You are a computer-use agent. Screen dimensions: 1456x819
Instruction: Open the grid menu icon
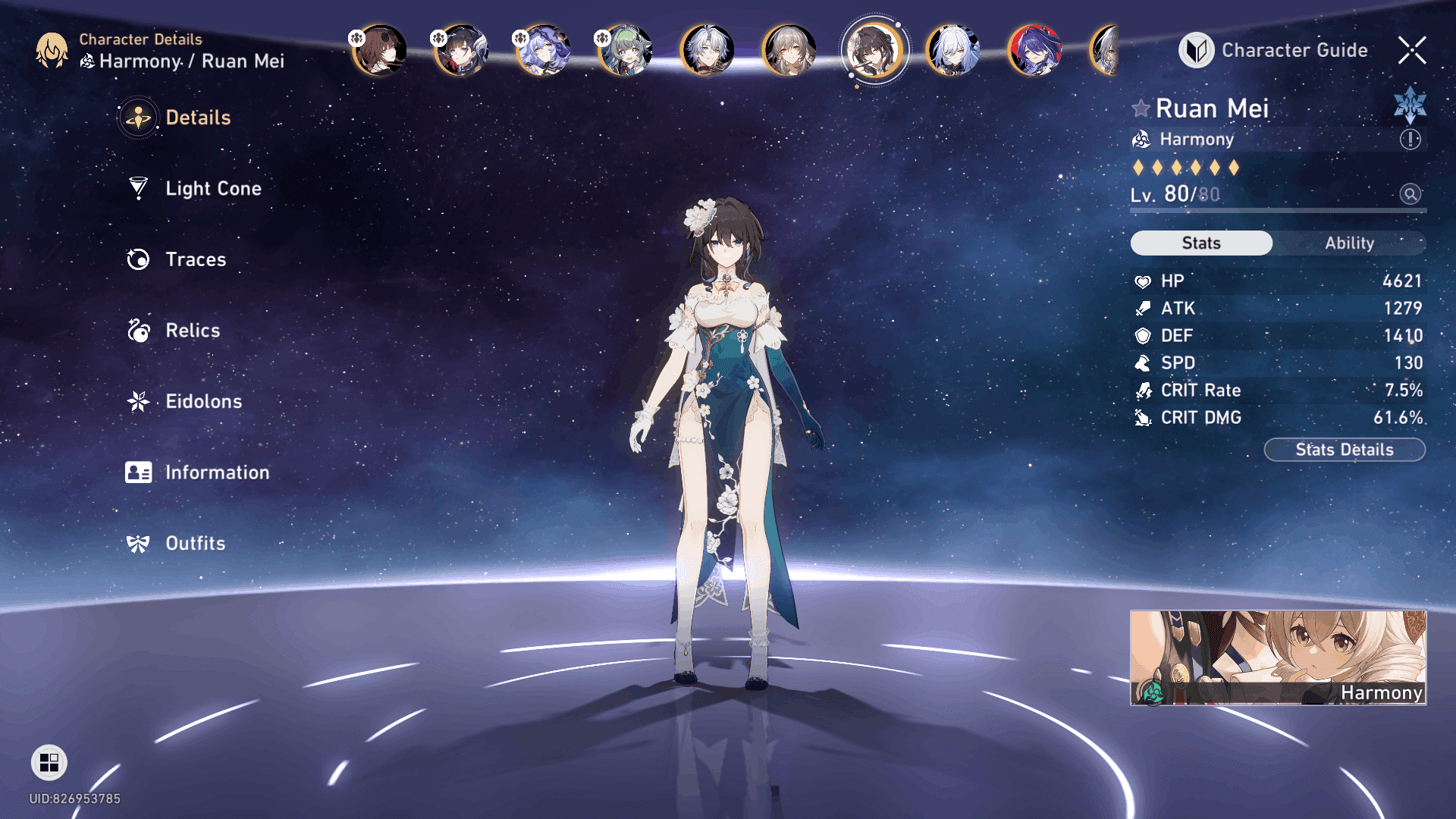click(49, 762)
